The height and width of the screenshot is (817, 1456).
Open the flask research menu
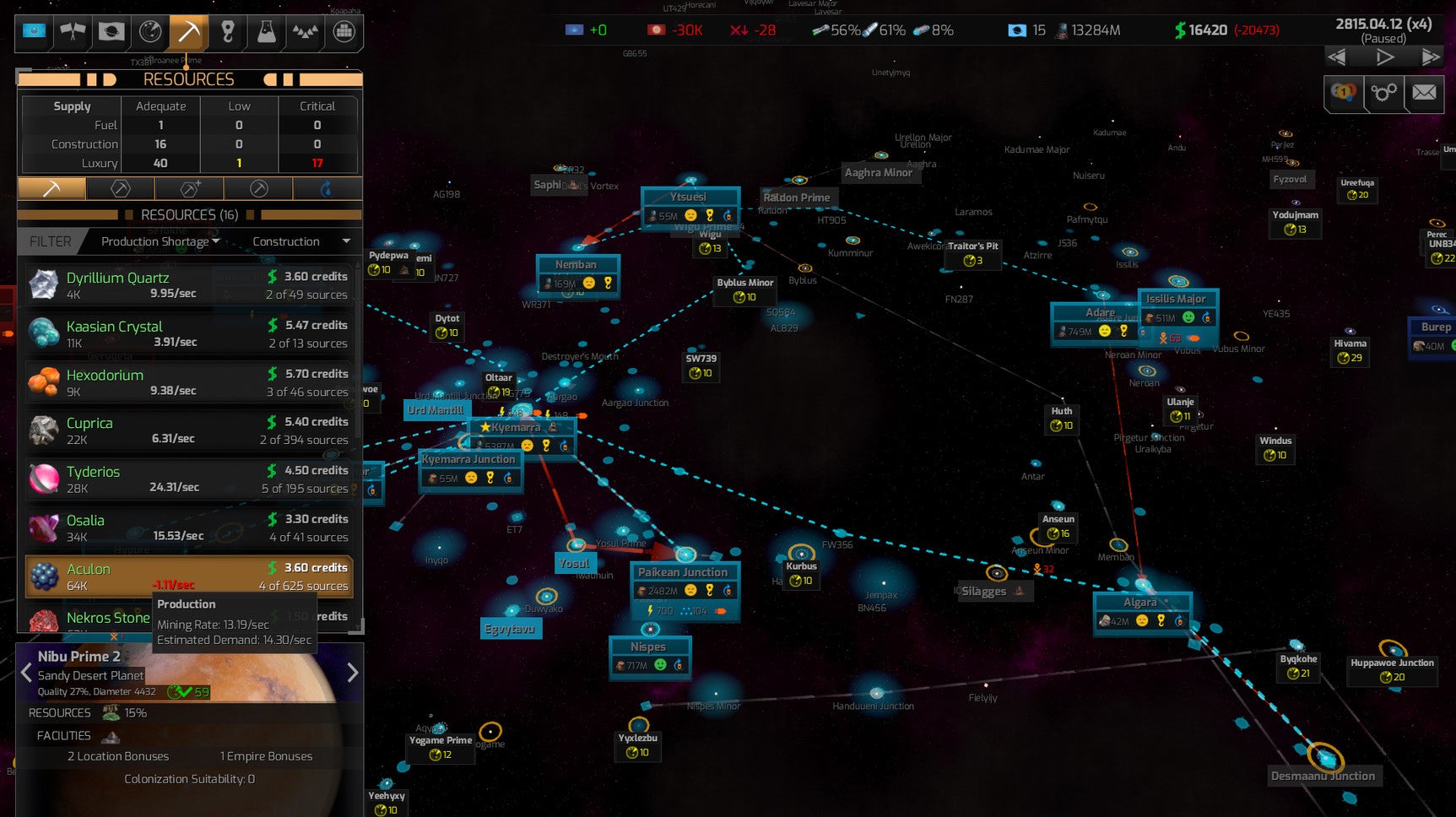(266, 32)
